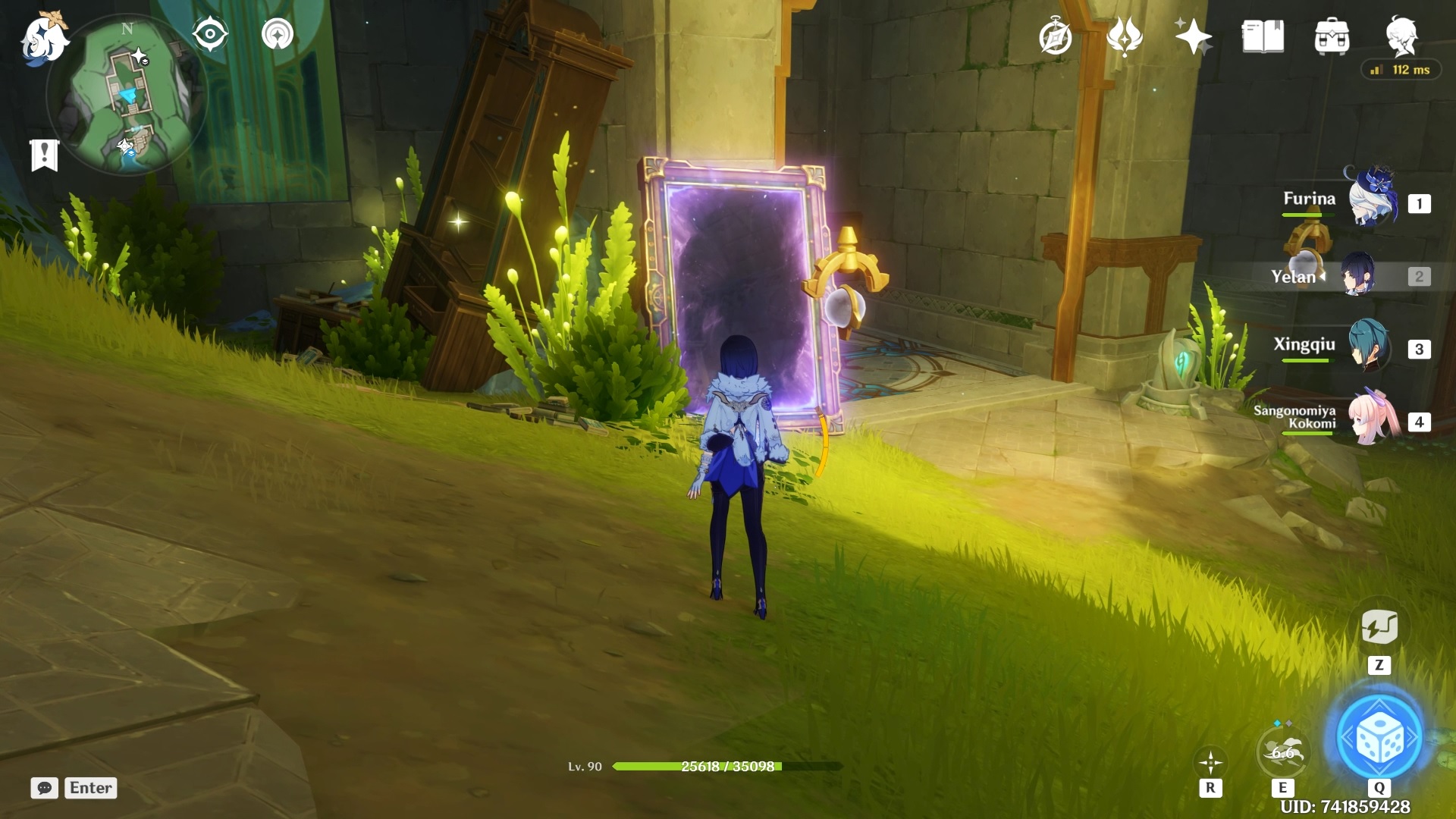Open the quest exclamation bookmark
1456x819 pixels.
coord(44,155)
